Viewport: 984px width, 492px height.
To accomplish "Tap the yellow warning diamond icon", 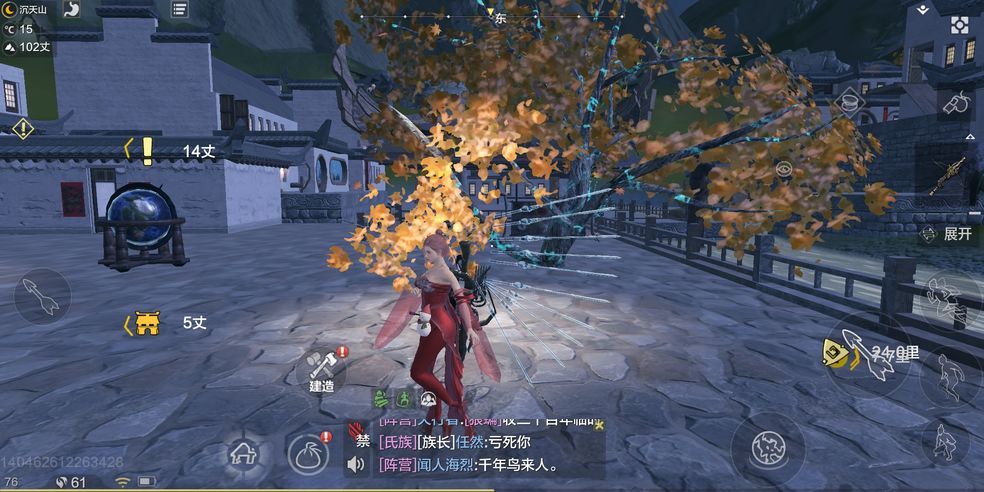I will tap(22, 128).
